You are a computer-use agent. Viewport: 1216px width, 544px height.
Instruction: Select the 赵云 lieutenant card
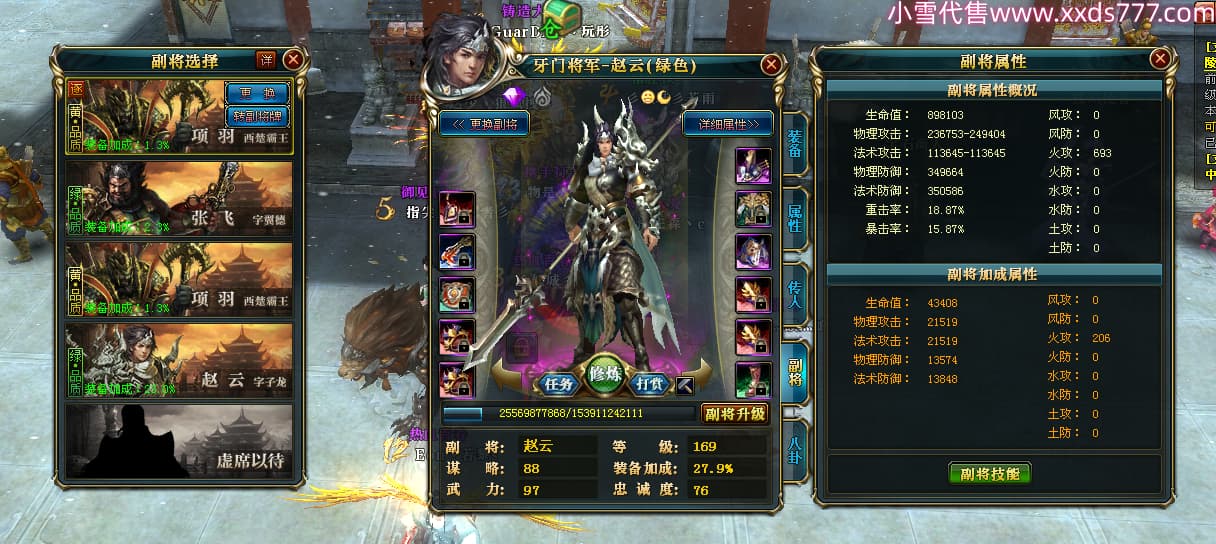(x=180, y=360)
